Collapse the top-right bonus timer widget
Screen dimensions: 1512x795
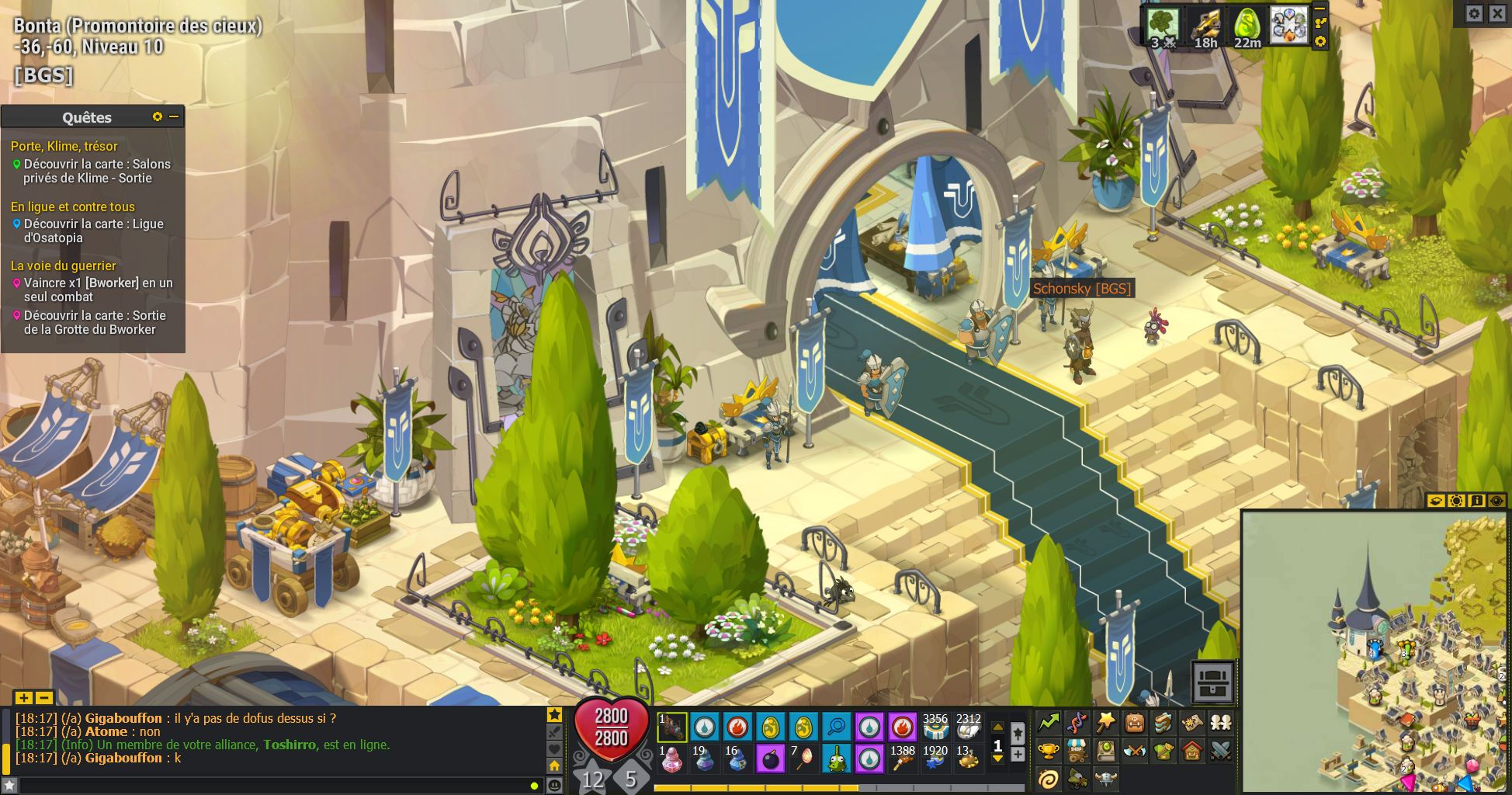pyautogui.click(x=1320, y=9)
